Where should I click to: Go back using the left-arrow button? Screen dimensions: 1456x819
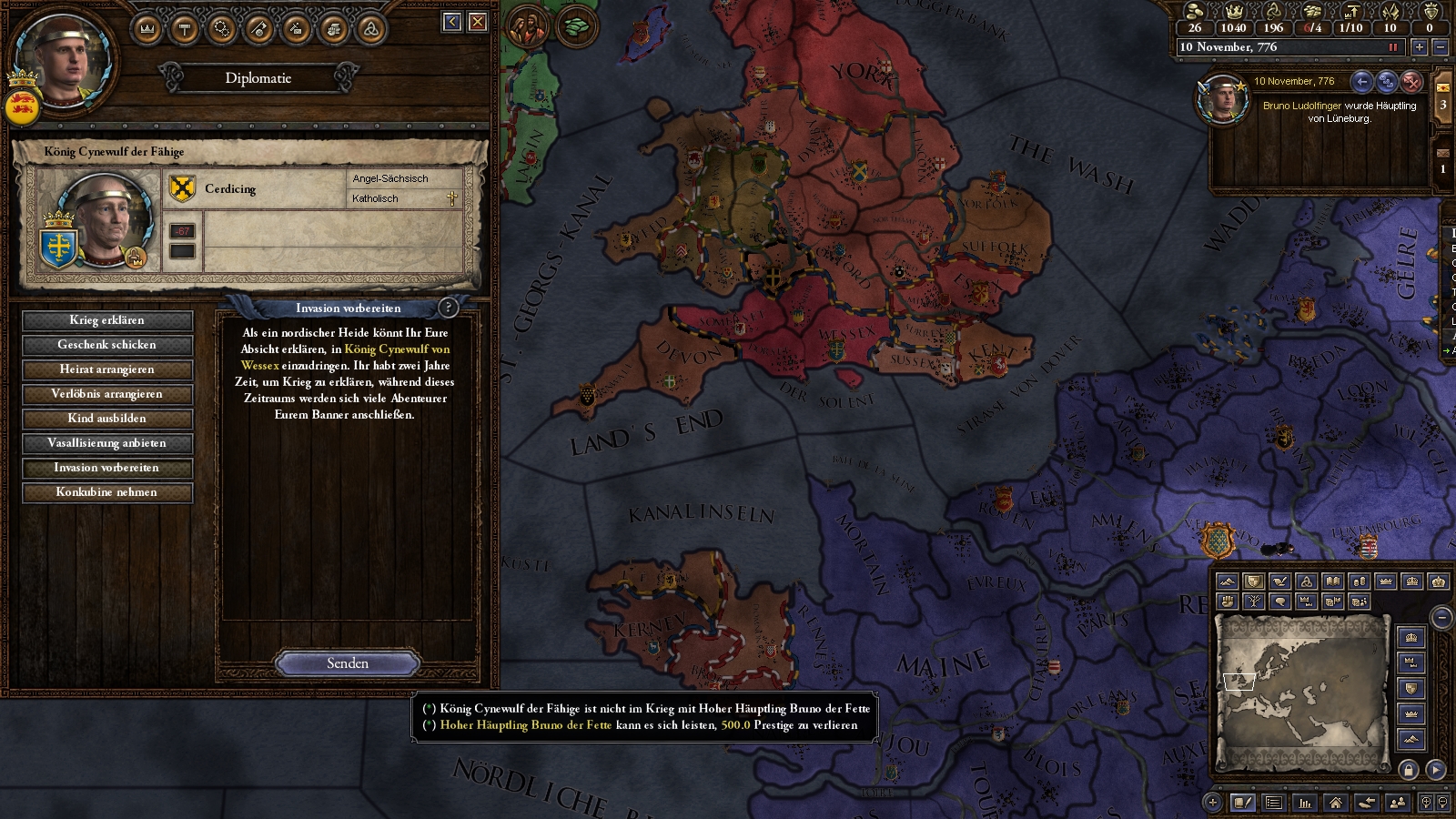click(x=452, y=22)
